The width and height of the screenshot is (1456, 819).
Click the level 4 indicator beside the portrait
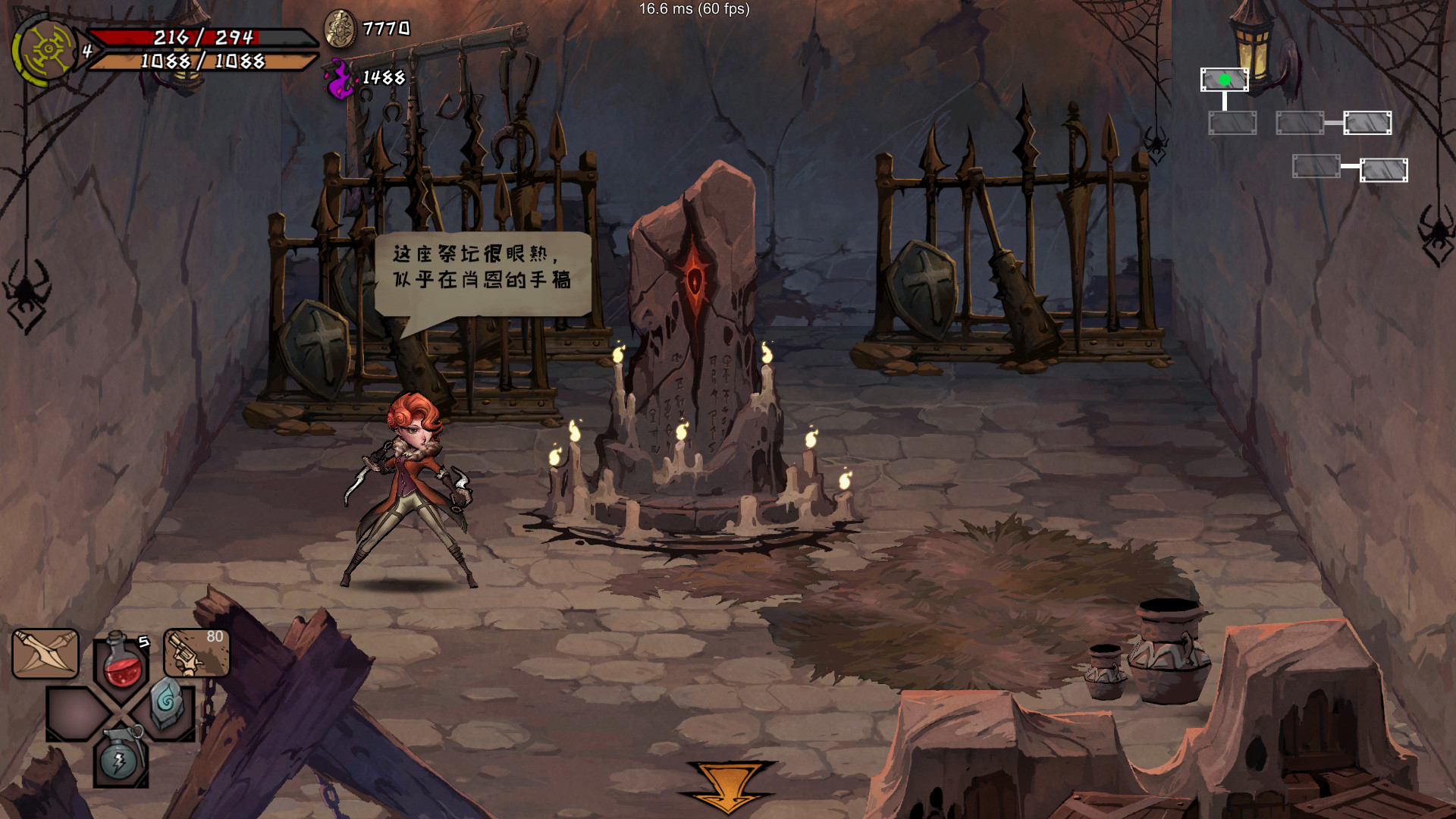click(86, 52)
